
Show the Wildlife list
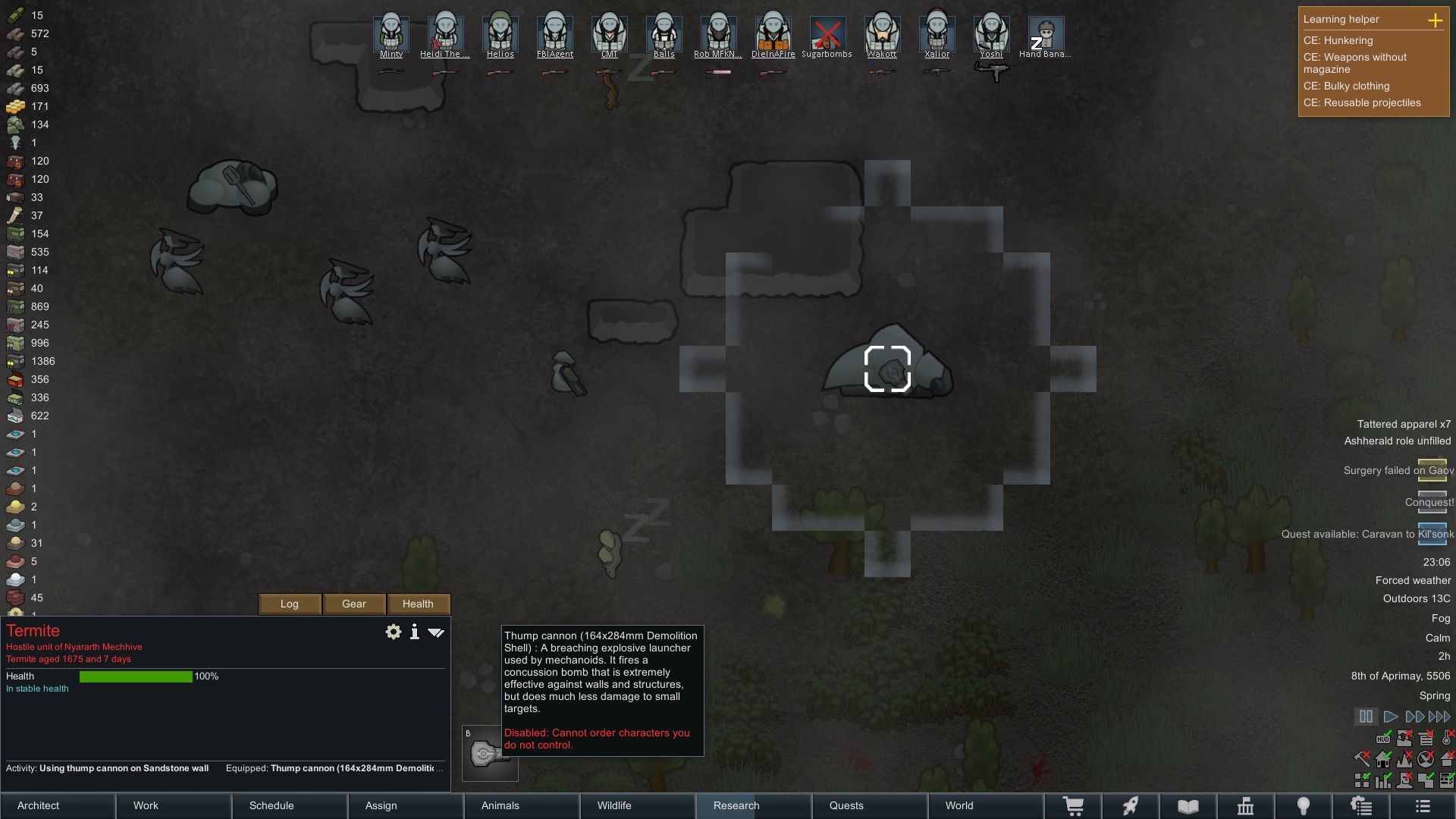point(637,805)
